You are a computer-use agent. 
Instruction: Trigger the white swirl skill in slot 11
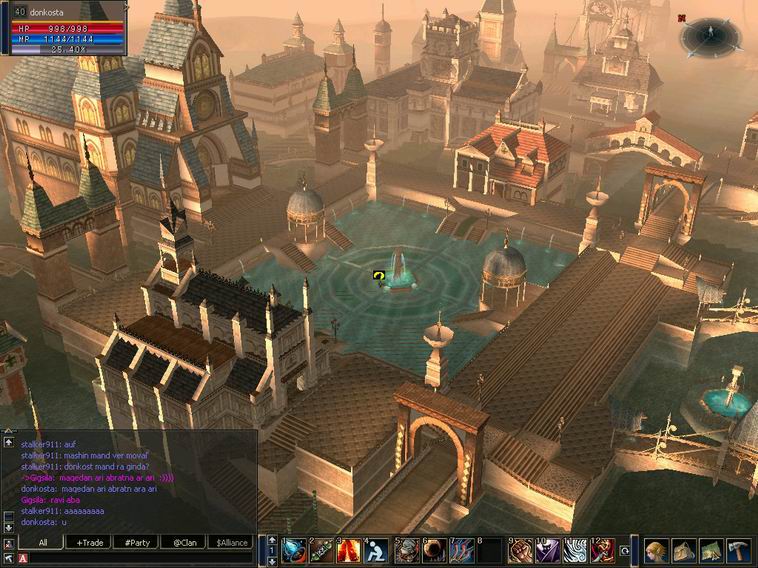(x=575, y=550)
